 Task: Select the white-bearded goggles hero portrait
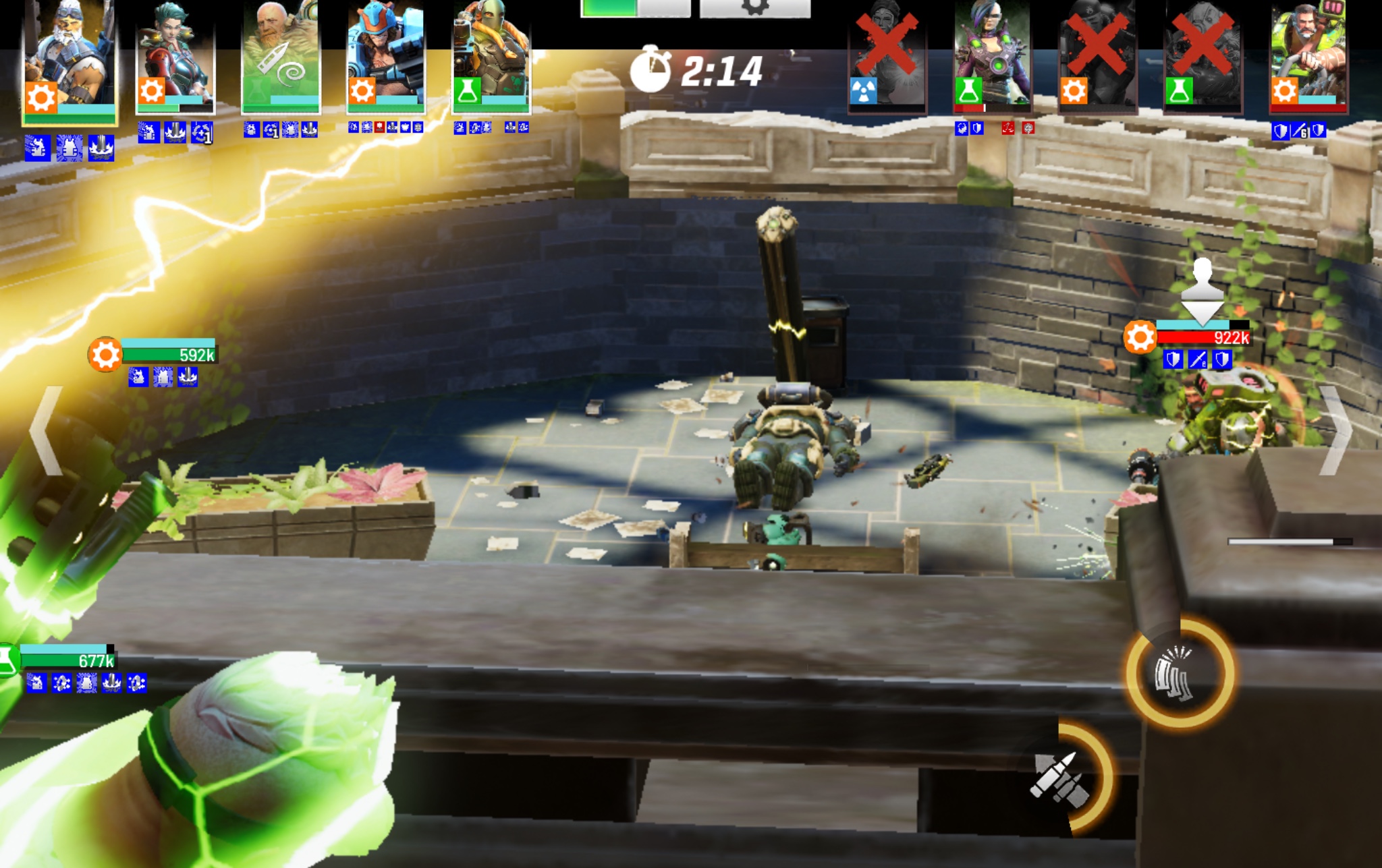click(70, 61)
